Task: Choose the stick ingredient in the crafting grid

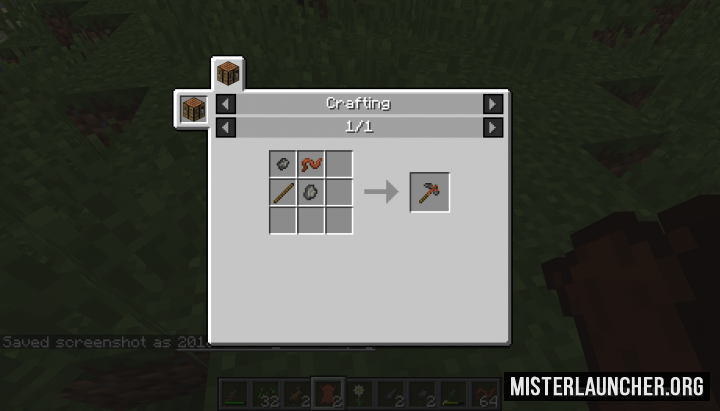Action: (283, 192)
